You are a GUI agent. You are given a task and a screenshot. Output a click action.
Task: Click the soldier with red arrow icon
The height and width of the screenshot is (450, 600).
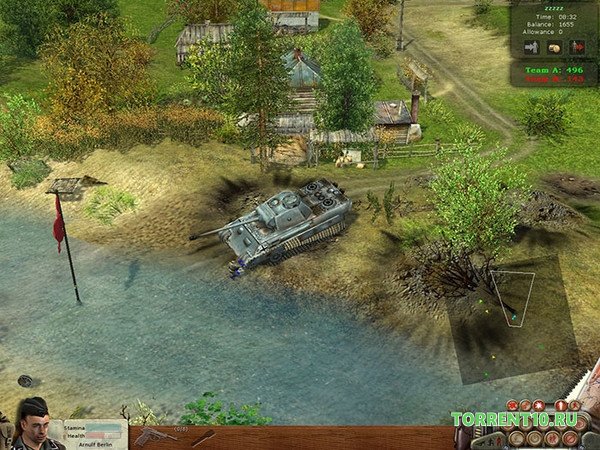577,47
